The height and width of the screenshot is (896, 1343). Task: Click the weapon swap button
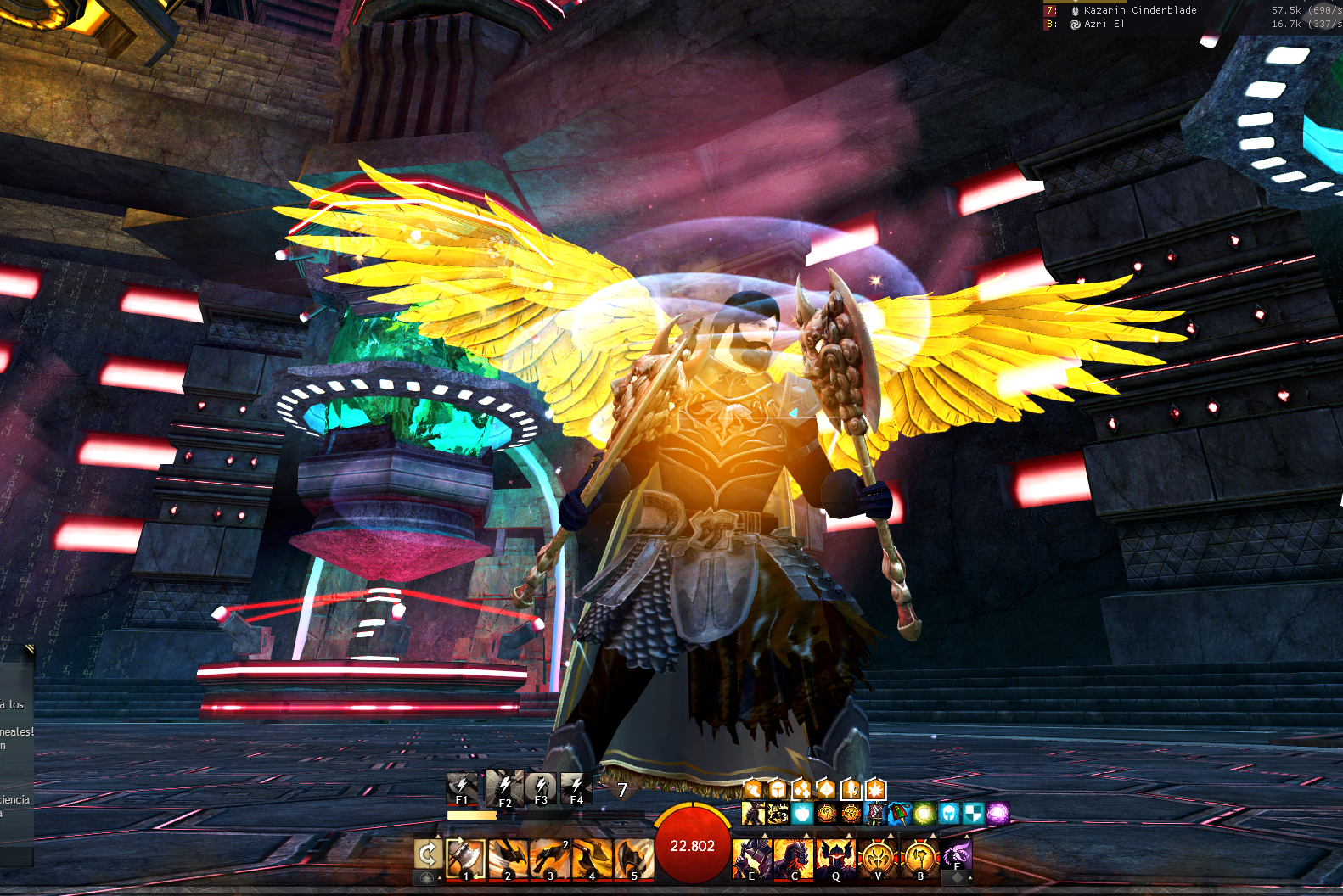click(428, 854)
